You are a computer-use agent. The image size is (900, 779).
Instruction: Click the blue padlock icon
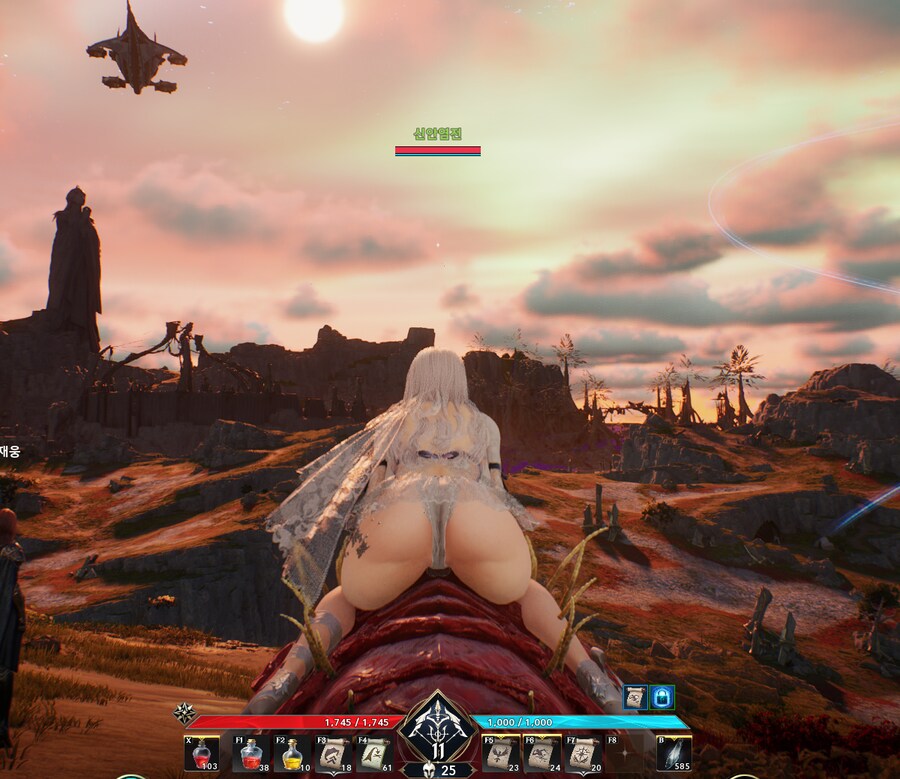click(x=662, y=697)
